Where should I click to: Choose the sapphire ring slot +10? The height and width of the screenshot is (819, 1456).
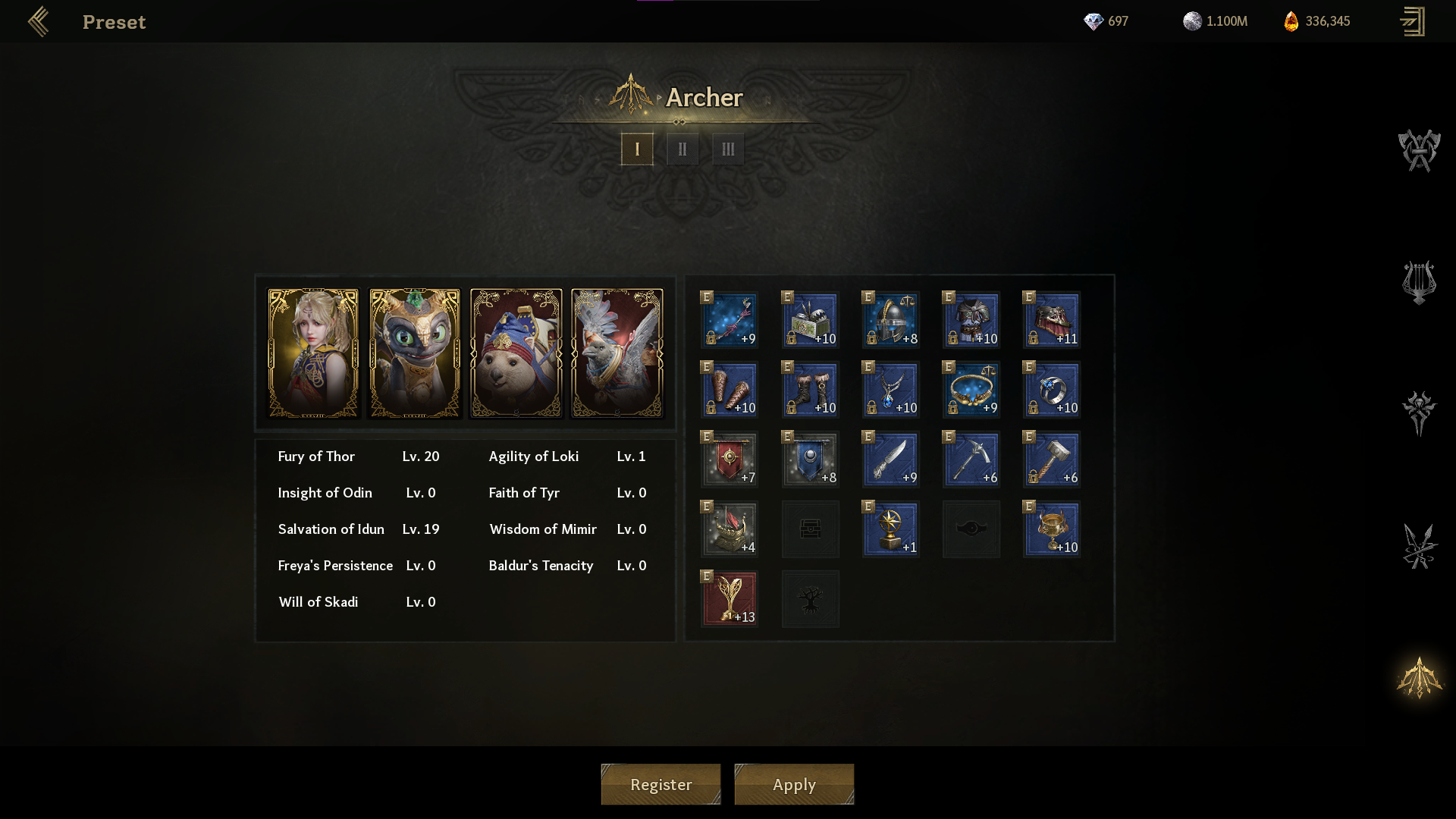tap(1052, 390)
